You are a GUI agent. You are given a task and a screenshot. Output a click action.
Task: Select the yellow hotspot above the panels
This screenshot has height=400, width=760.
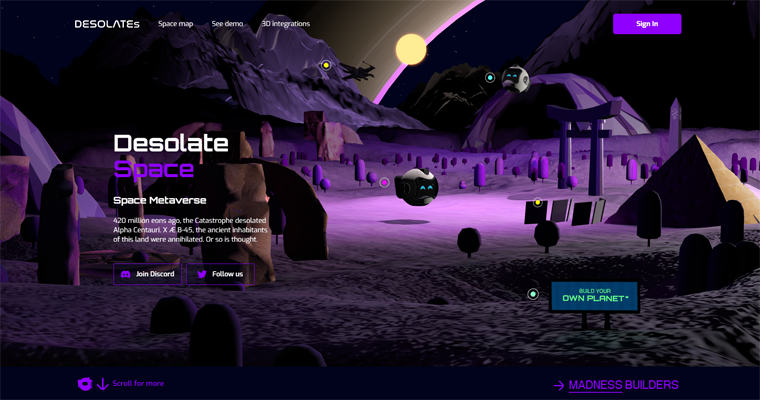[537, 202]
